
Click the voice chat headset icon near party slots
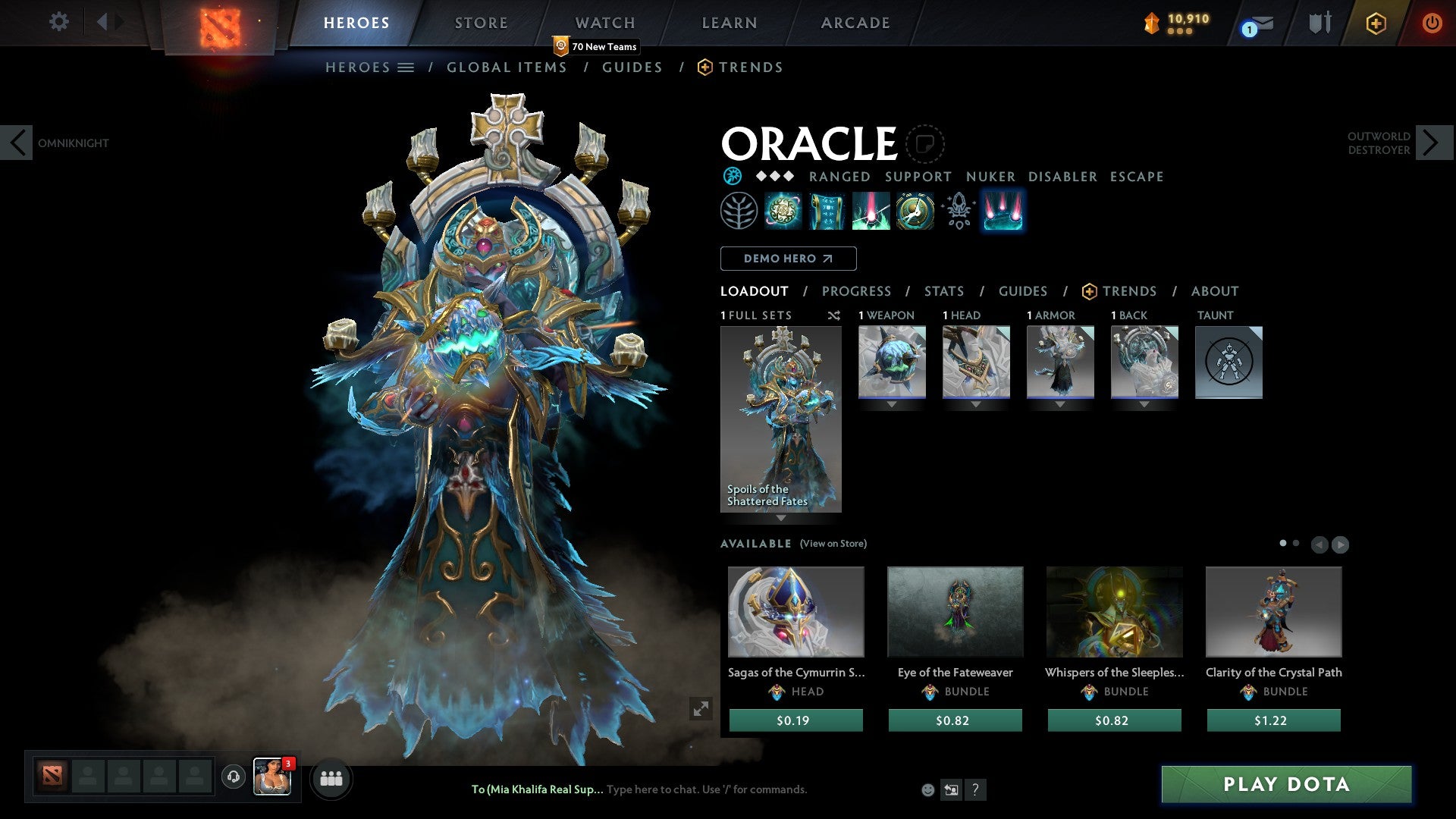pyautogui.click(x=233, y=777)
